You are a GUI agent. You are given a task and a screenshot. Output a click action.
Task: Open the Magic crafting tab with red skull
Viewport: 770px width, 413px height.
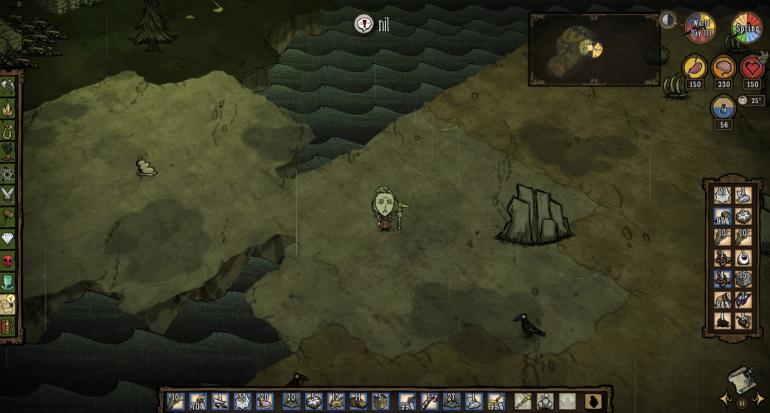point(9,260)
